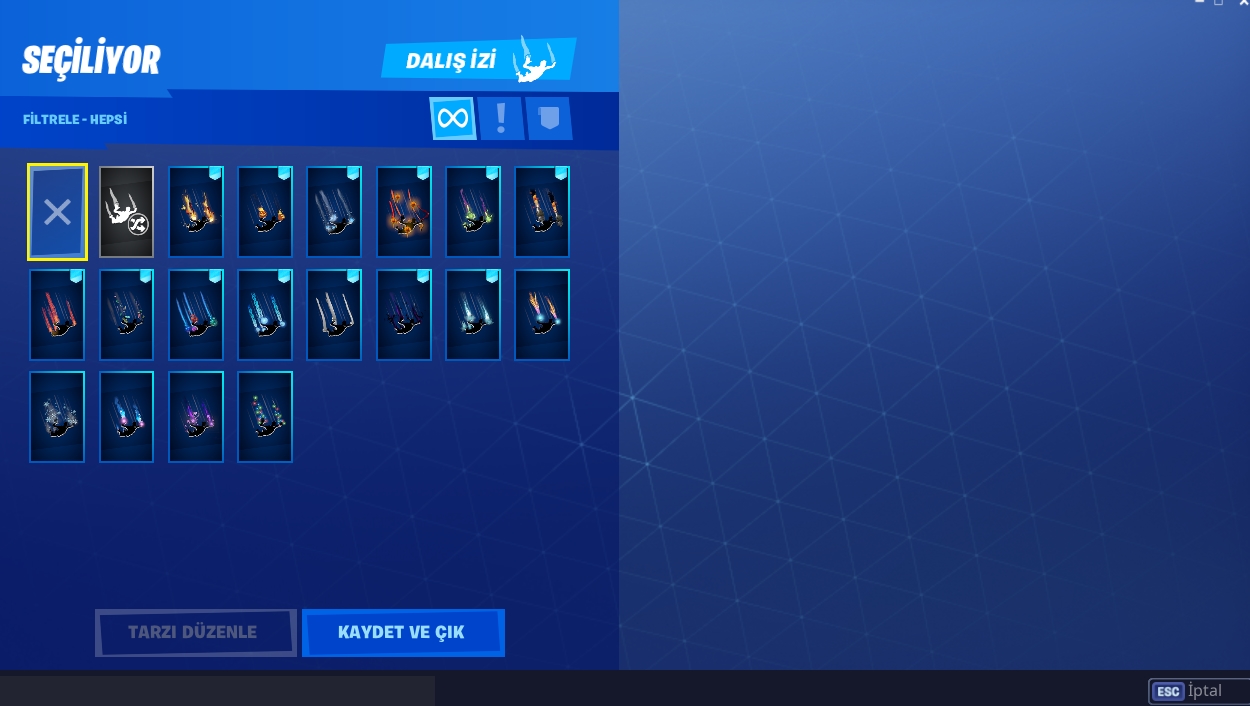The height and width of the screenshot is (706, 1250).
Task: Select the cyan chain-orb contrail
Action: tap(265, 315)
